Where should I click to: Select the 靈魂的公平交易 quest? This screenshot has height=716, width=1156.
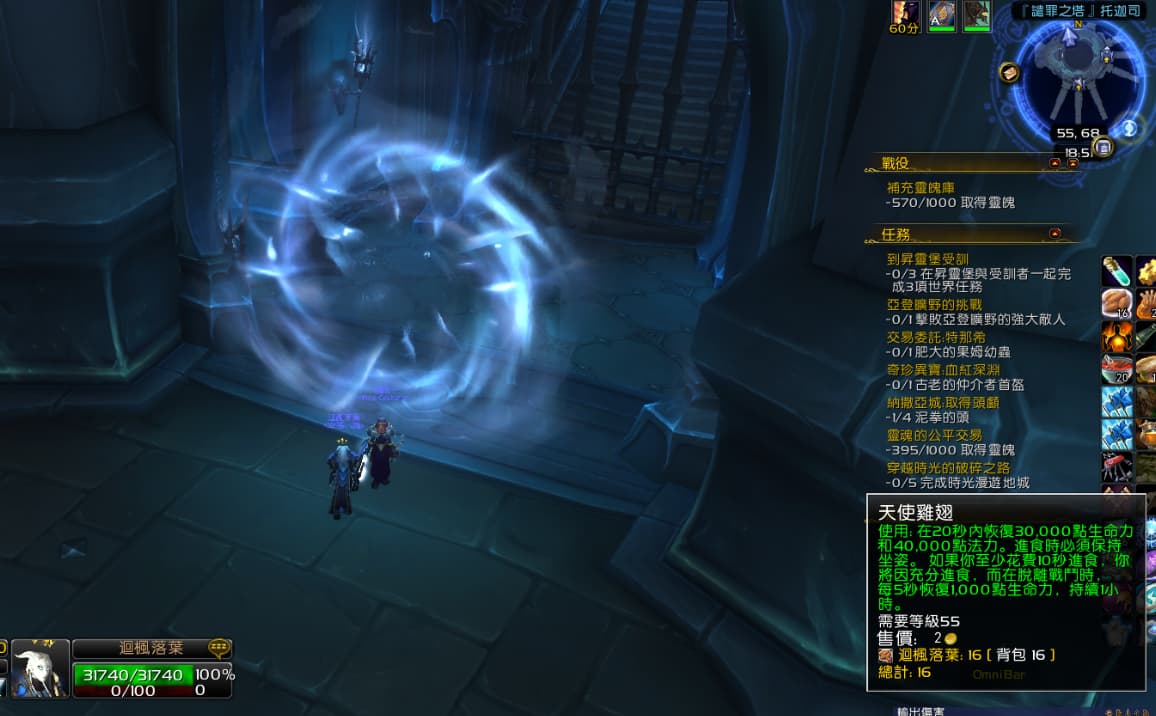pos(934,435)
